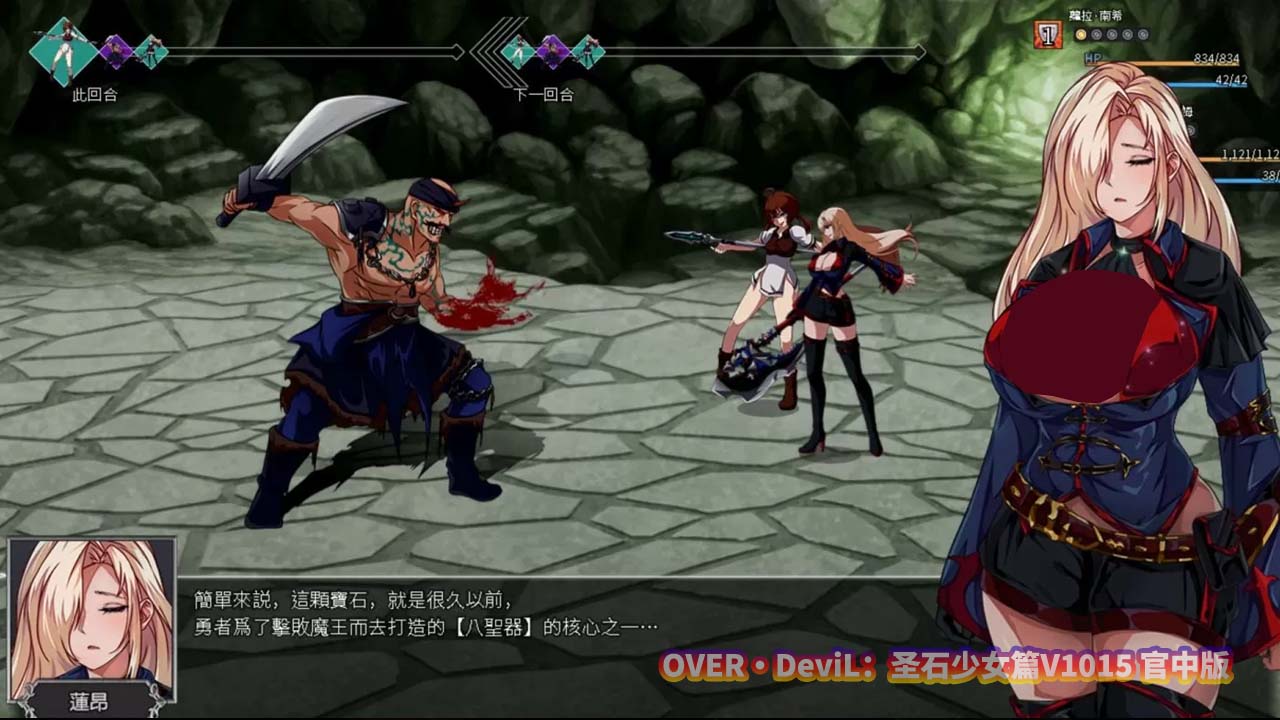Toggle the first golden orb under 蘿拉·南希's name
The image size is (1280, 720).
click(1083, 34)
